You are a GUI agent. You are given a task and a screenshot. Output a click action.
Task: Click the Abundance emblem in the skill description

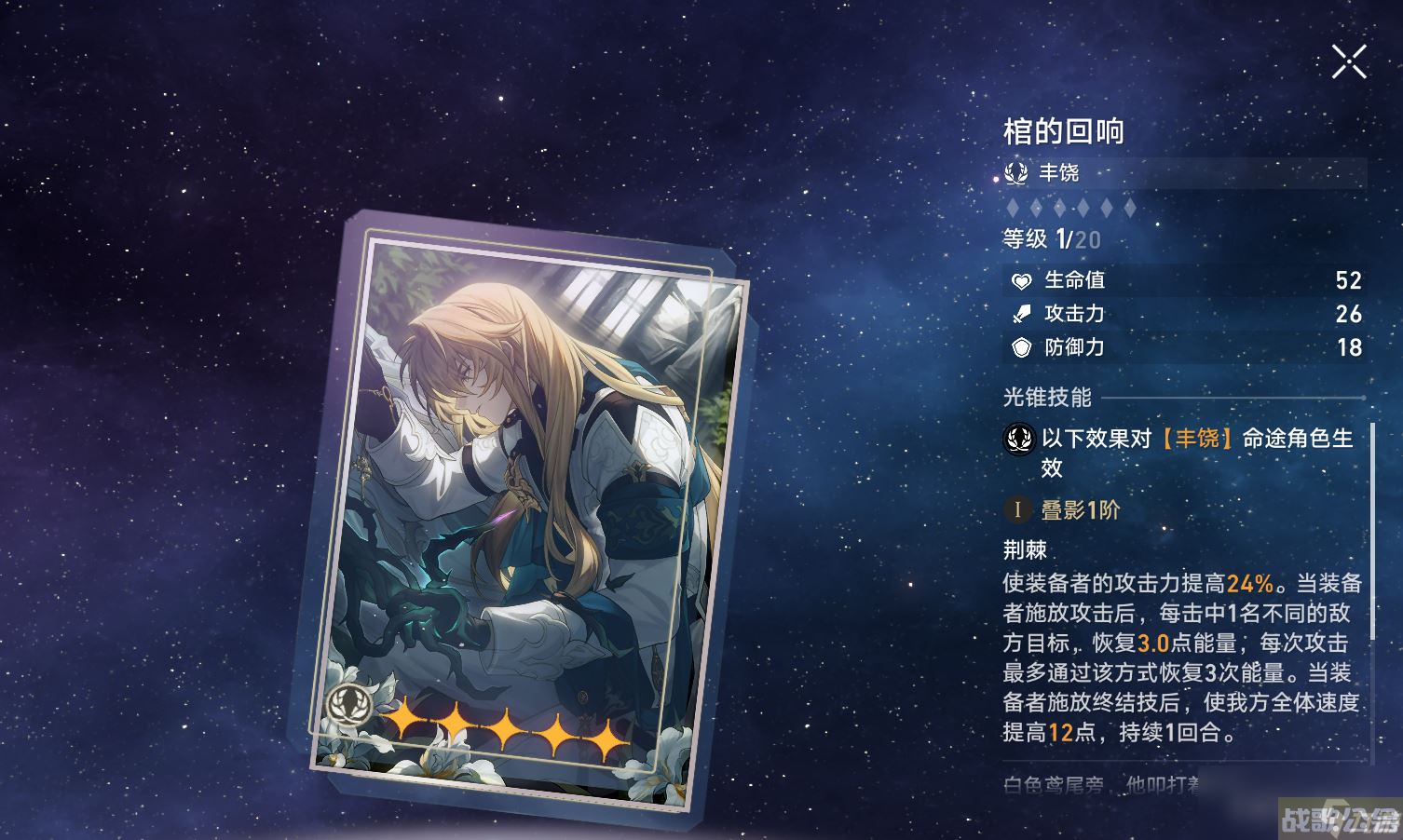pyautogui.click(x=1018, y=438)
